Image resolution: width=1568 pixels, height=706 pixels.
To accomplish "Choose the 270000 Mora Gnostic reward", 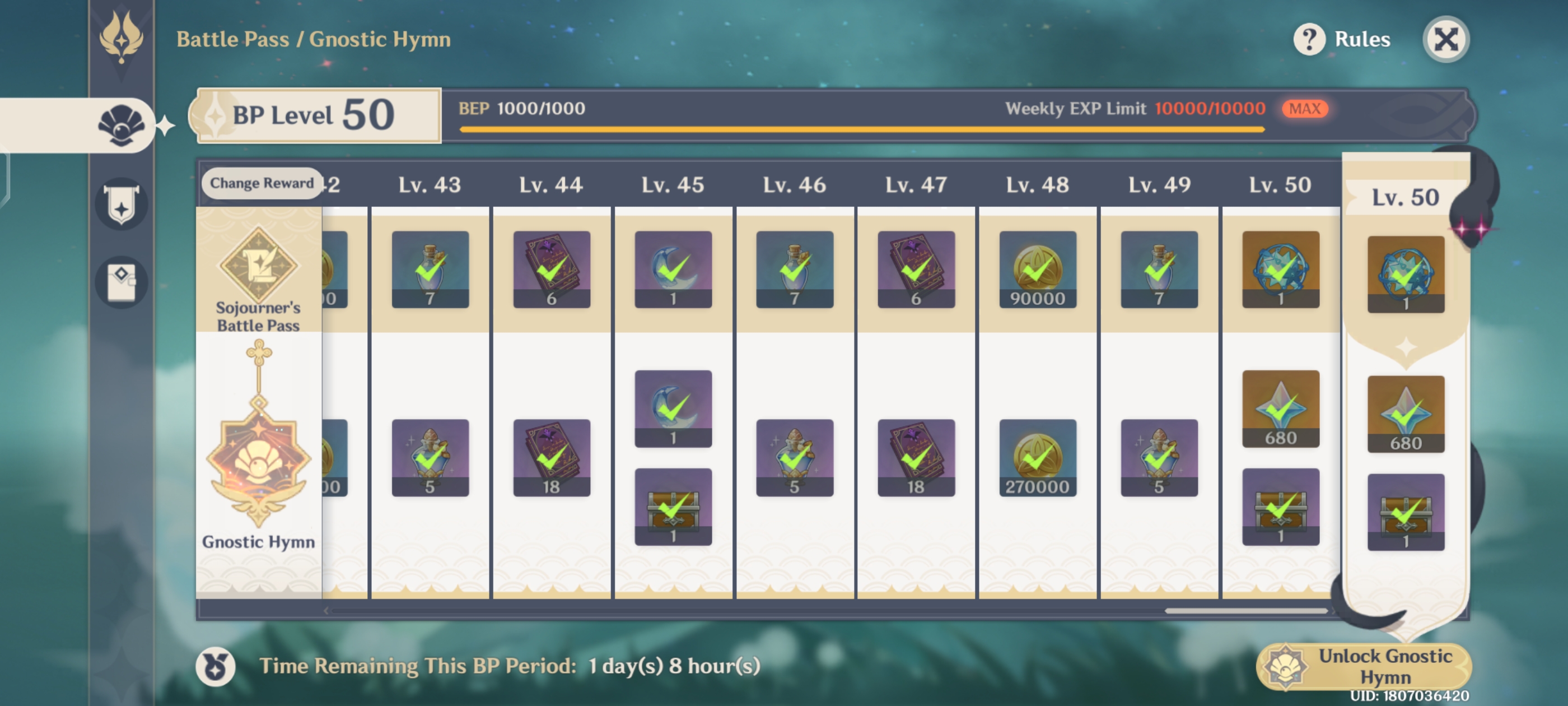I will click(x=1037, y=457).
